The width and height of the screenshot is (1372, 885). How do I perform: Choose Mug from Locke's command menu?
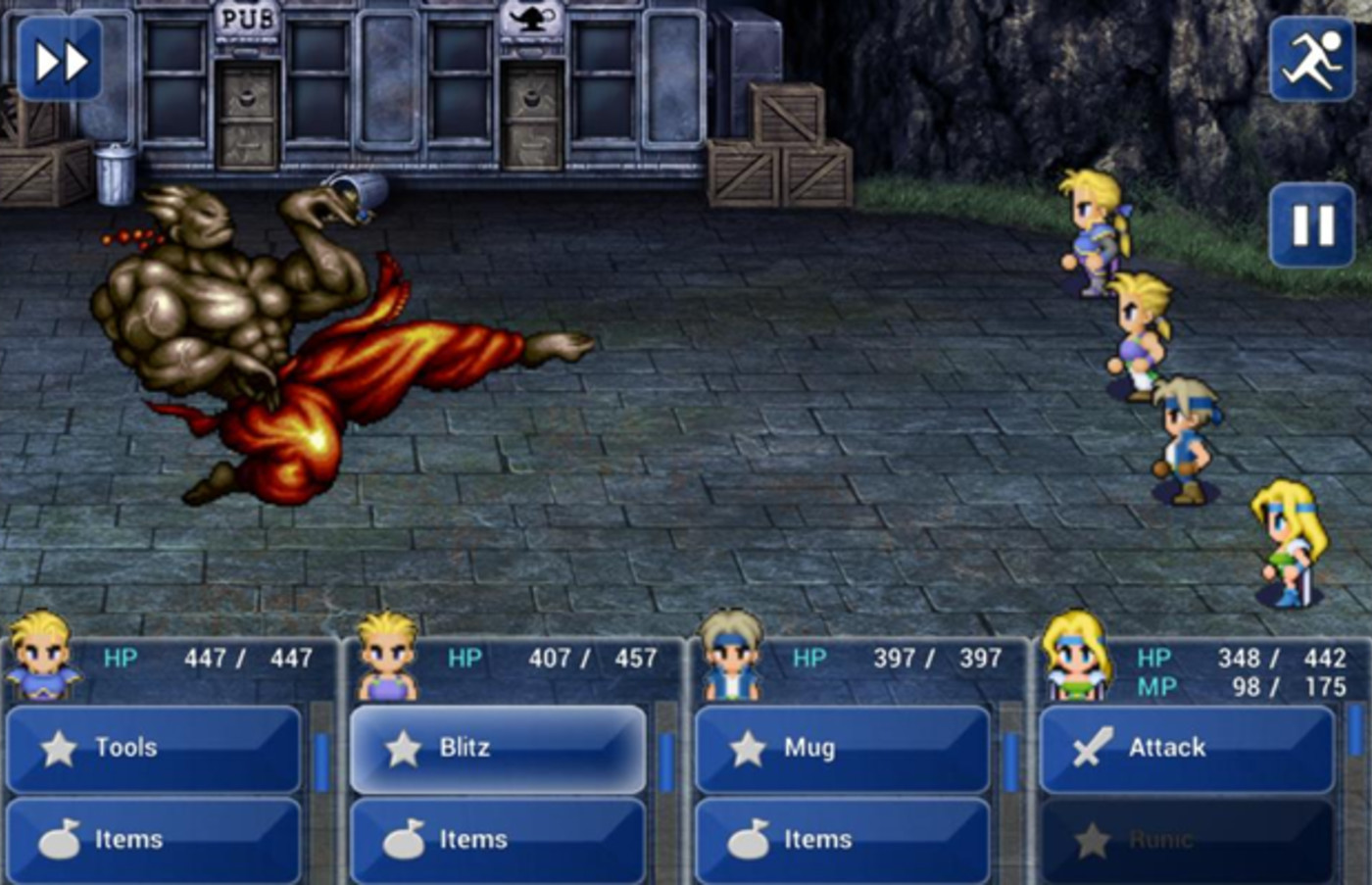(841, 747)
